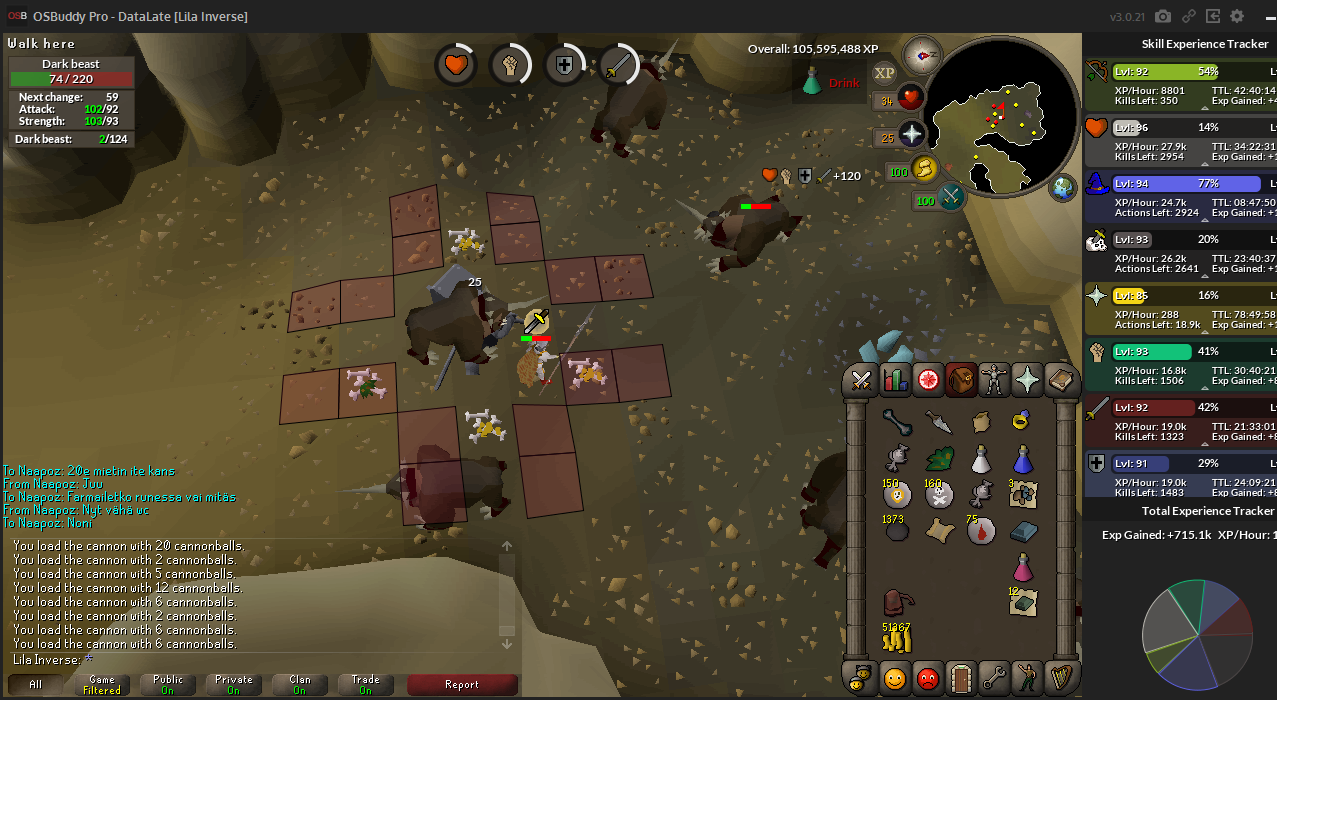Viewport: 1339px width, 839px height.
Task: Toggle the XP drops button
Action: [x=884, y=73]
